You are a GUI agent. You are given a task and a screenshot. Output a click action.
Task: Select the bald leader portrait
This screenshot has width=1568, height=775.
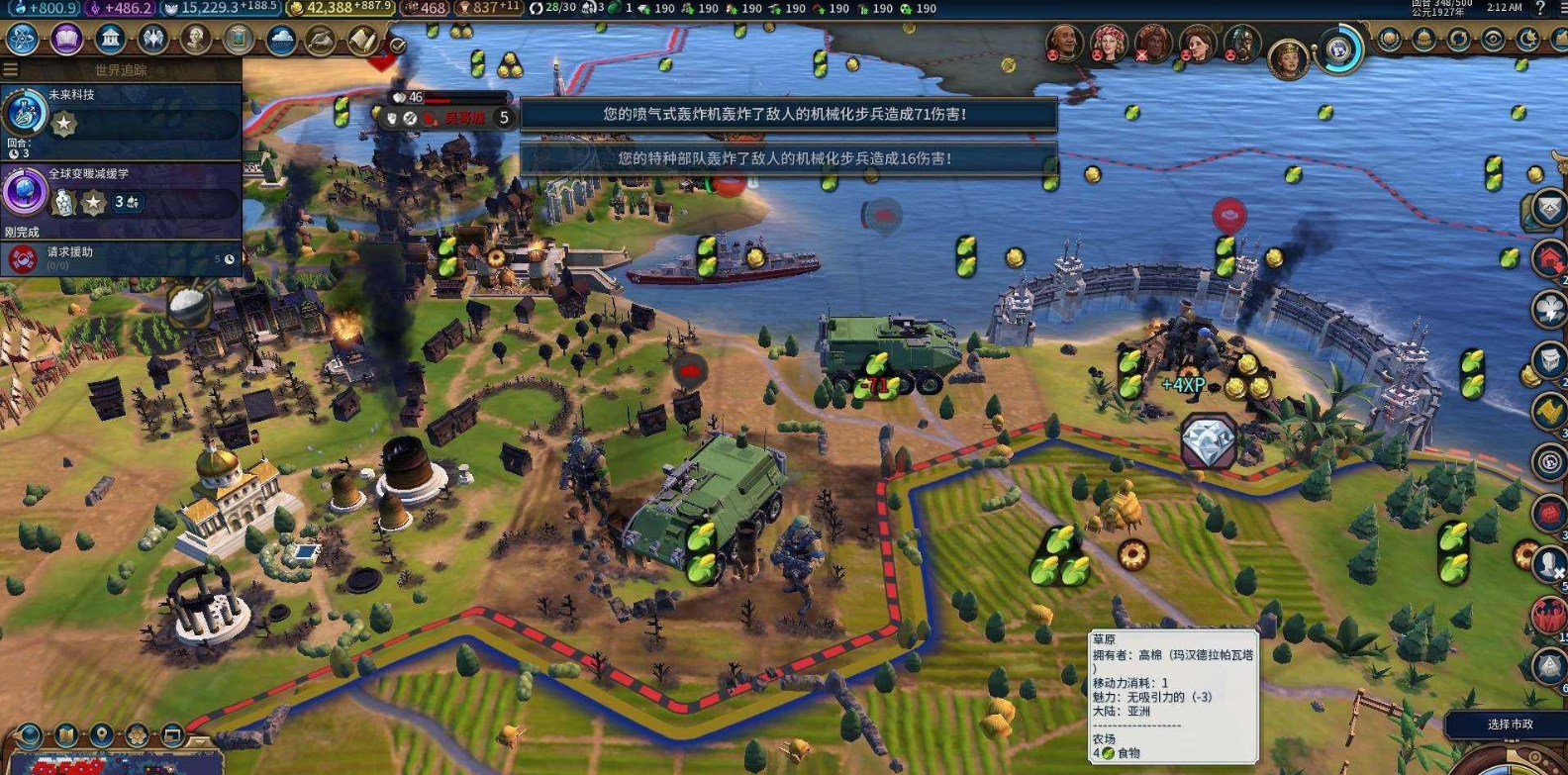coord(1063,43)
